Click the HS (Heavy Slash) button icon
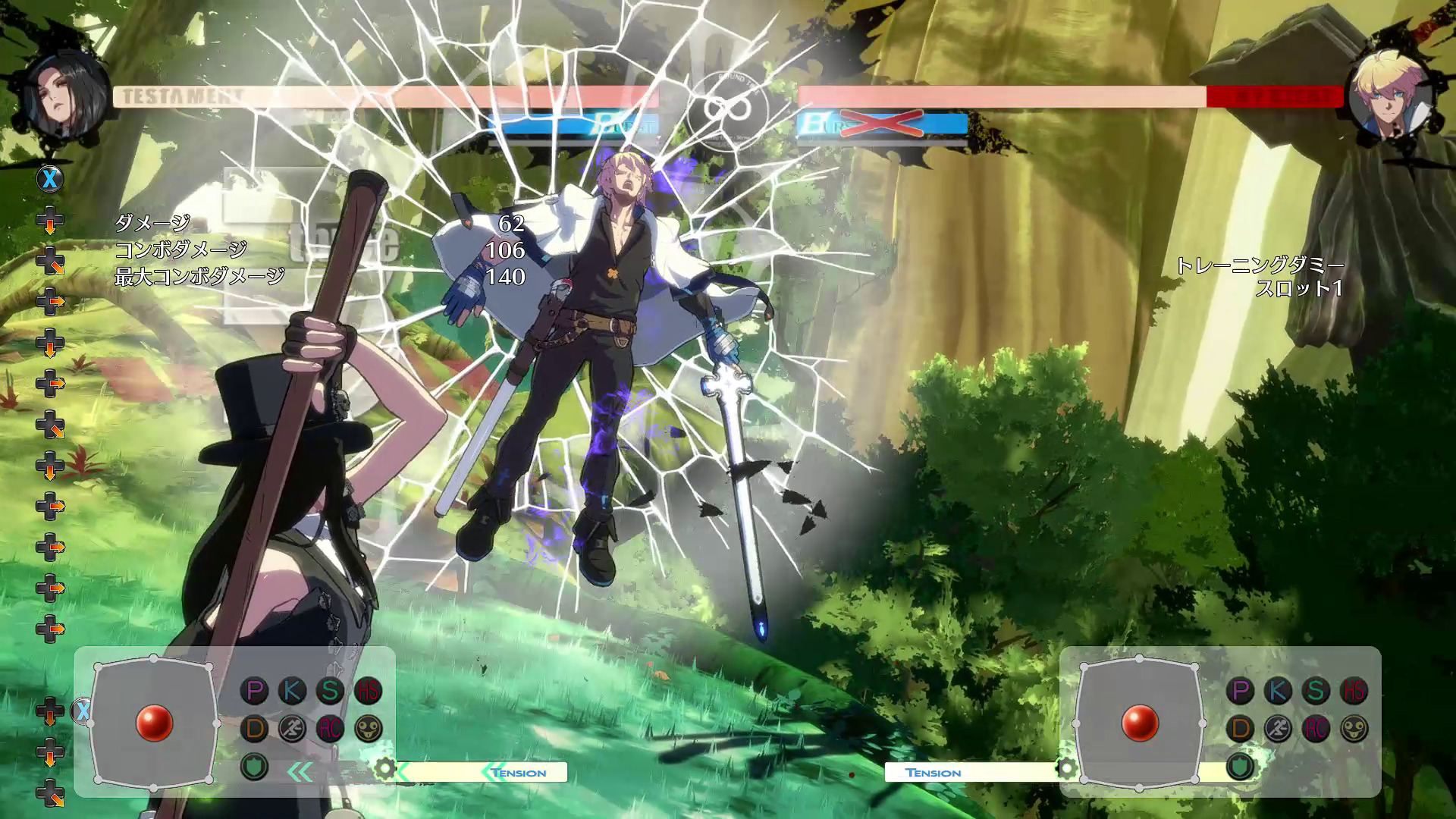This screenshot has height=819, width=1456. (368, 690)
